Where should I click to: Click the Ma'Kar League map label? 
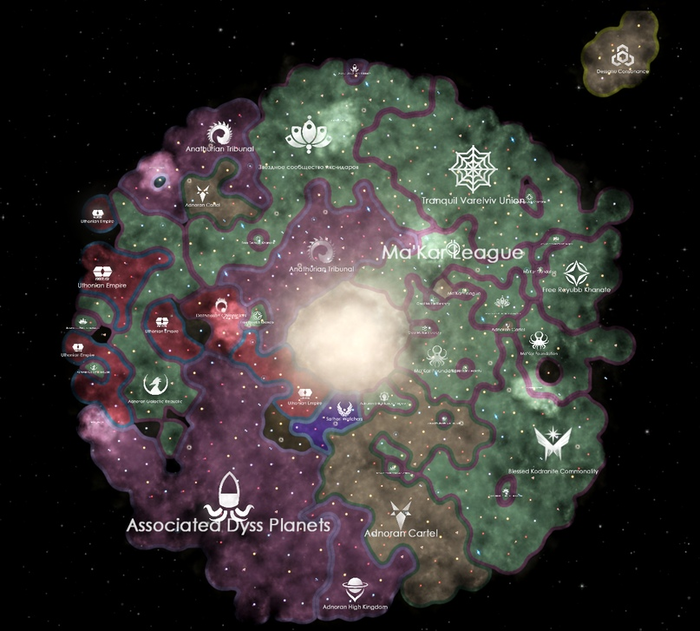(x=452, y=254)
